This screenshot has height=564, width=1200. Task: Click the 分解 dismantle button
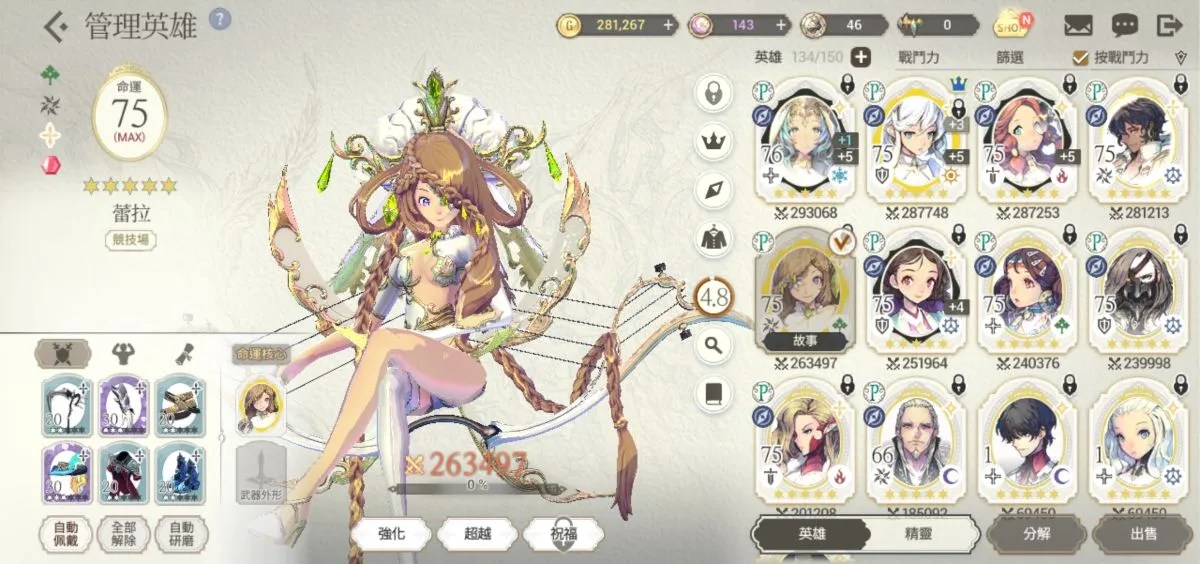tap(1036, 534)
